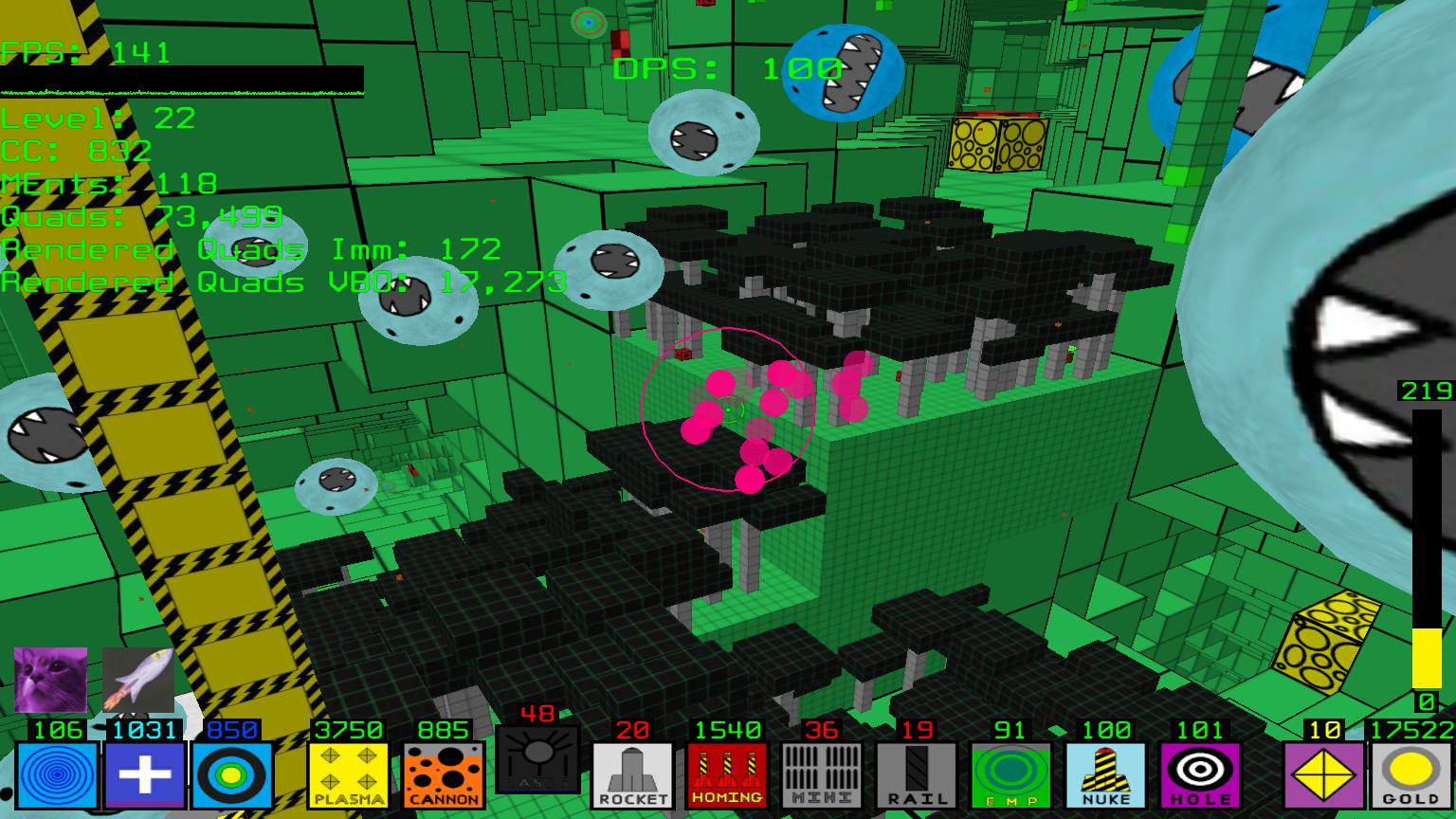Choose the Rail gun slot
This screenshot has width=1456, height=819.
[x=916, y=774]
